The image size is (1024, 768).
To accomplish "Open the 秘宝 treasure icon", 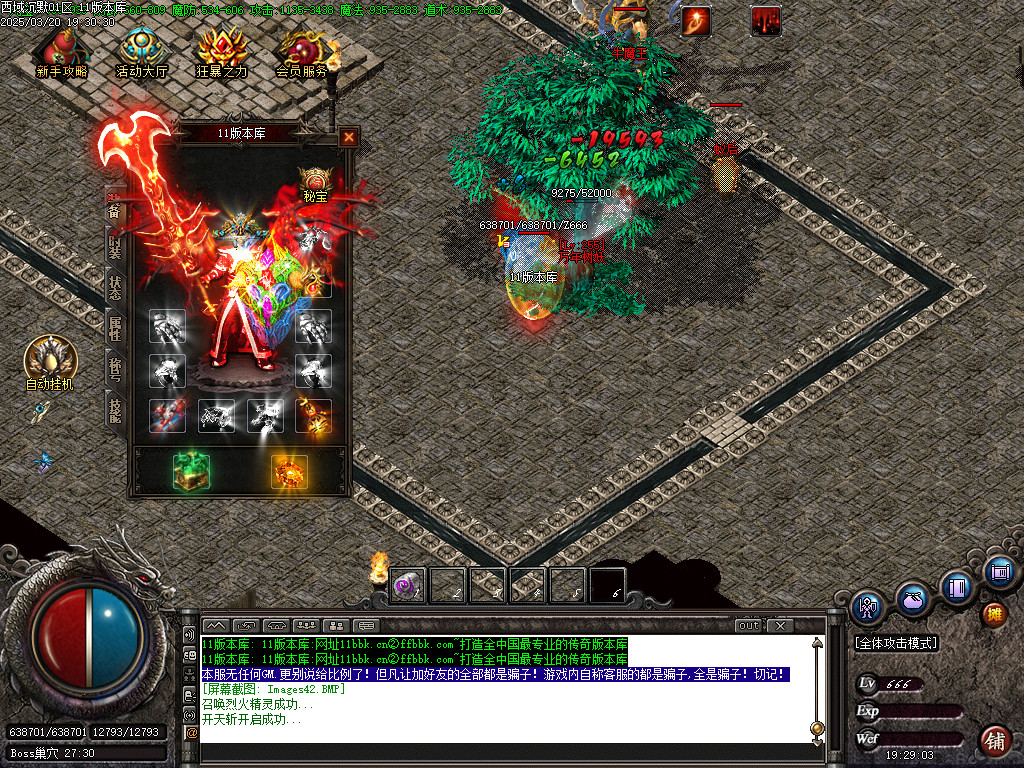I will coord(315,183).
